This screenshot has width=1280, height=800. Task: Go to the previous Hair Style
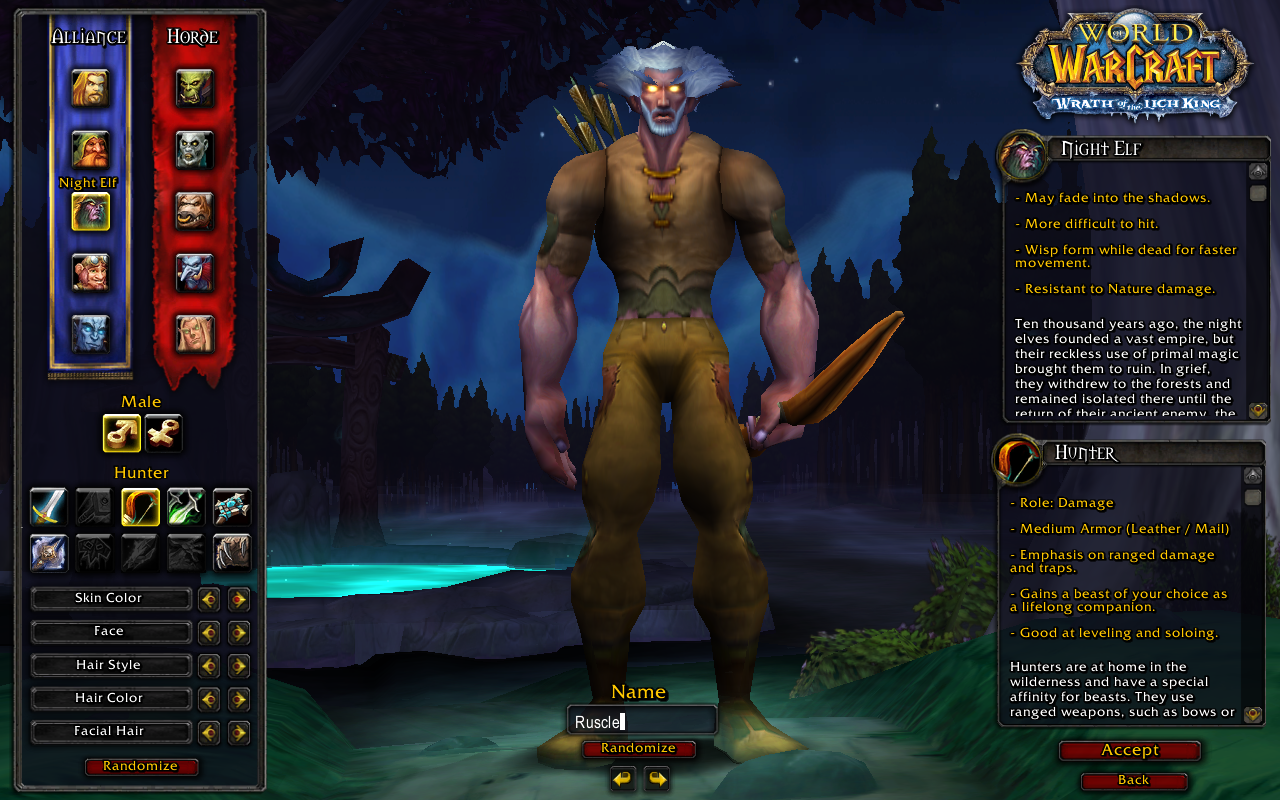pyautogui.click(x=209, y=666)
